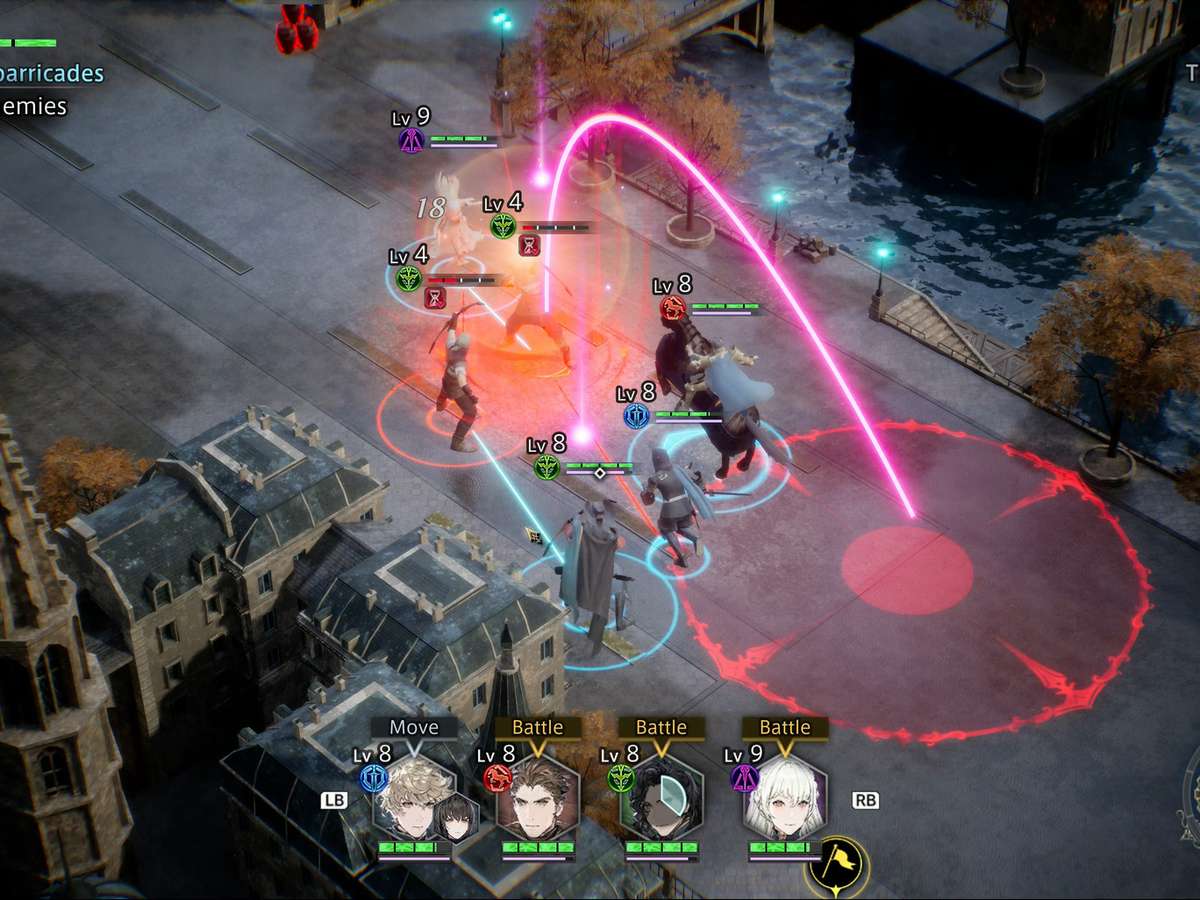The height and width of the screenshot is (900, 1200).
Task: Choose the hooded dark-haired Lv 8 portrait
Action: pyautogui.click(x=661, y=797)
